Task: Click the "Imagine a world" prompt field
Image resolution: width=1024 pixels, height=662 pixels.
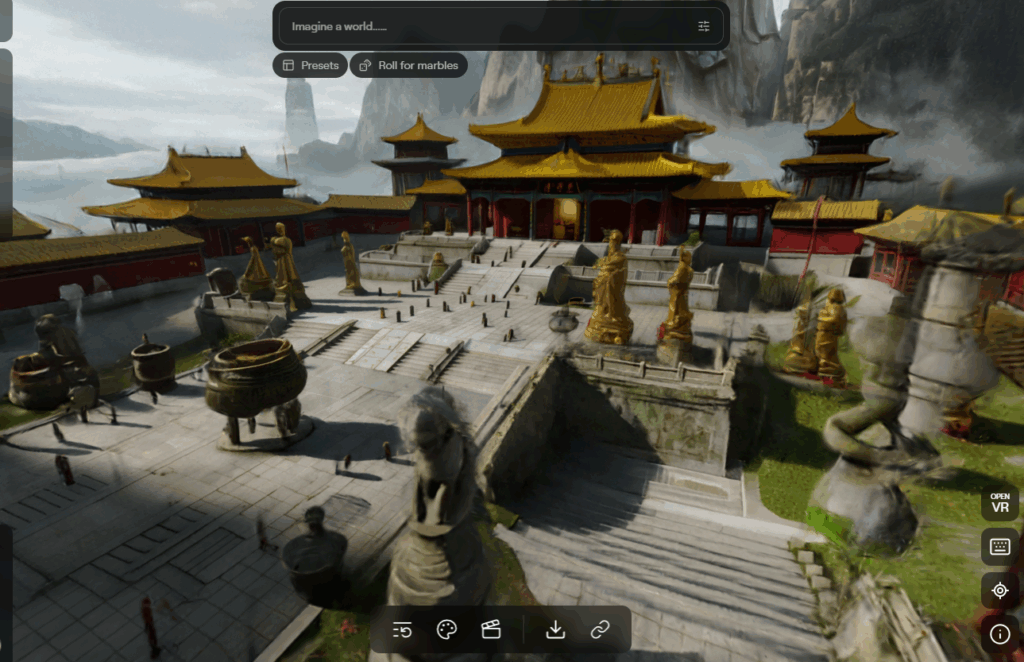Action: click(x=480, y=26)
